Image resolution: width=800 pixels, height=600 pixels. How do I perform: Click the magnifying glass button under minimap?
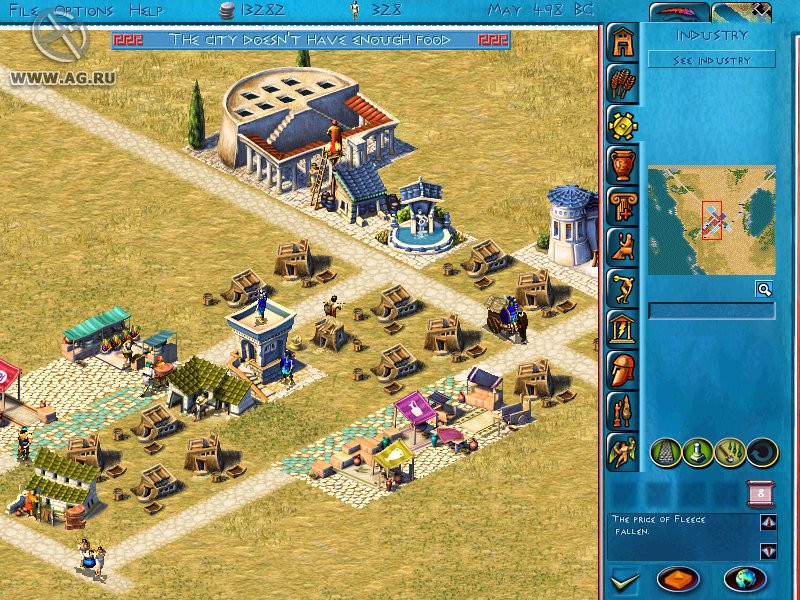(x=764, y=289)
